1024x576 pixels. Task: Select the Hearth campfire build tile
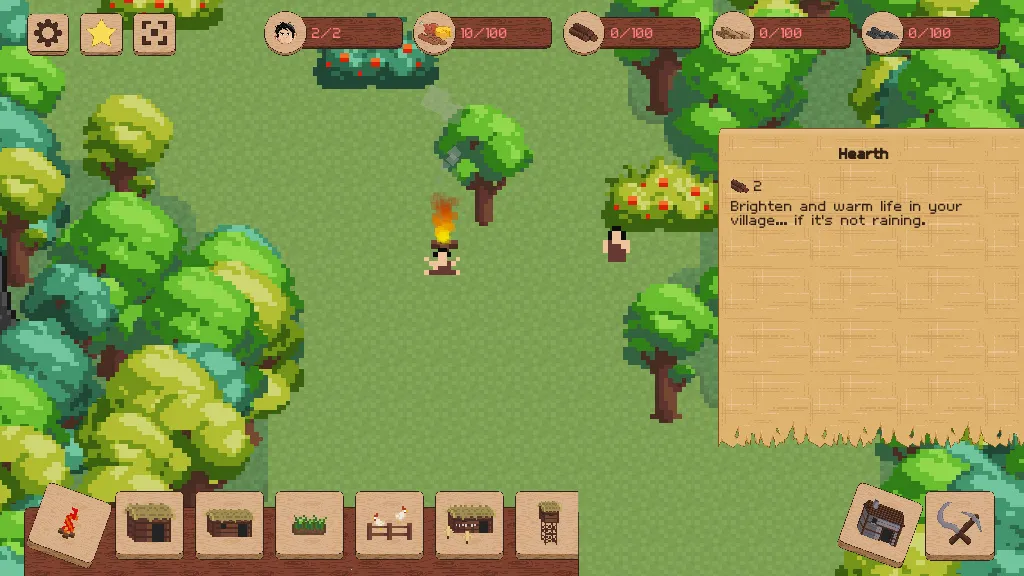[x=69, y=523]
